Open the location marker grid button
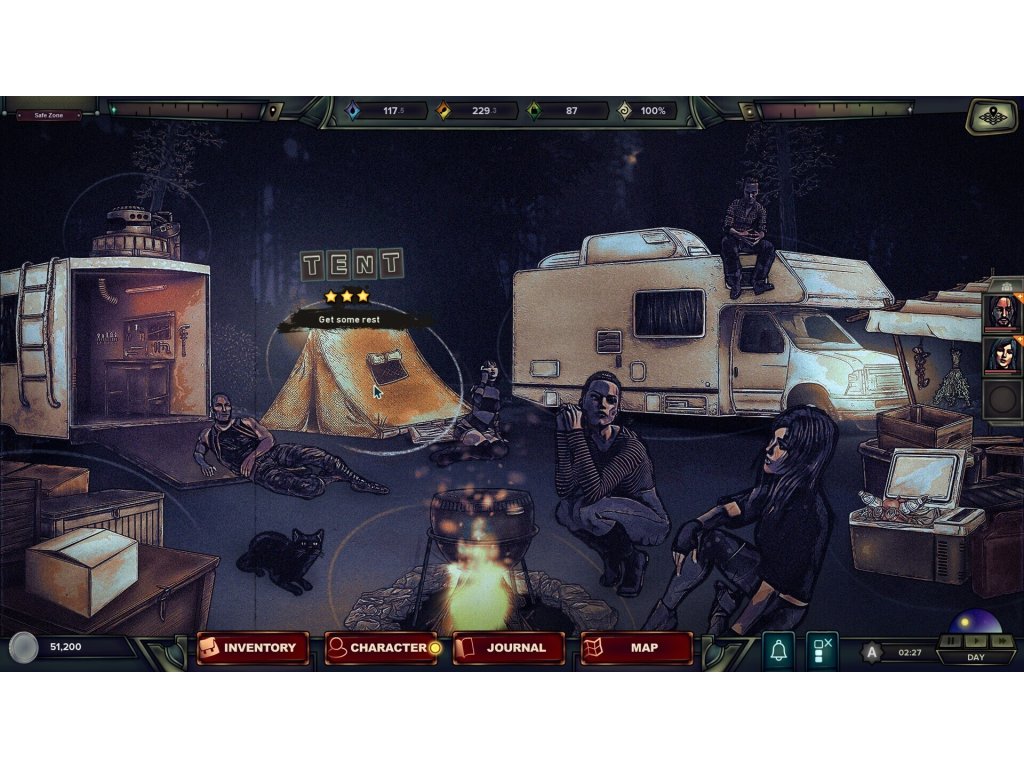Image resolution: width=1024 pixels, height=768 pixels. tap(990, 116)
